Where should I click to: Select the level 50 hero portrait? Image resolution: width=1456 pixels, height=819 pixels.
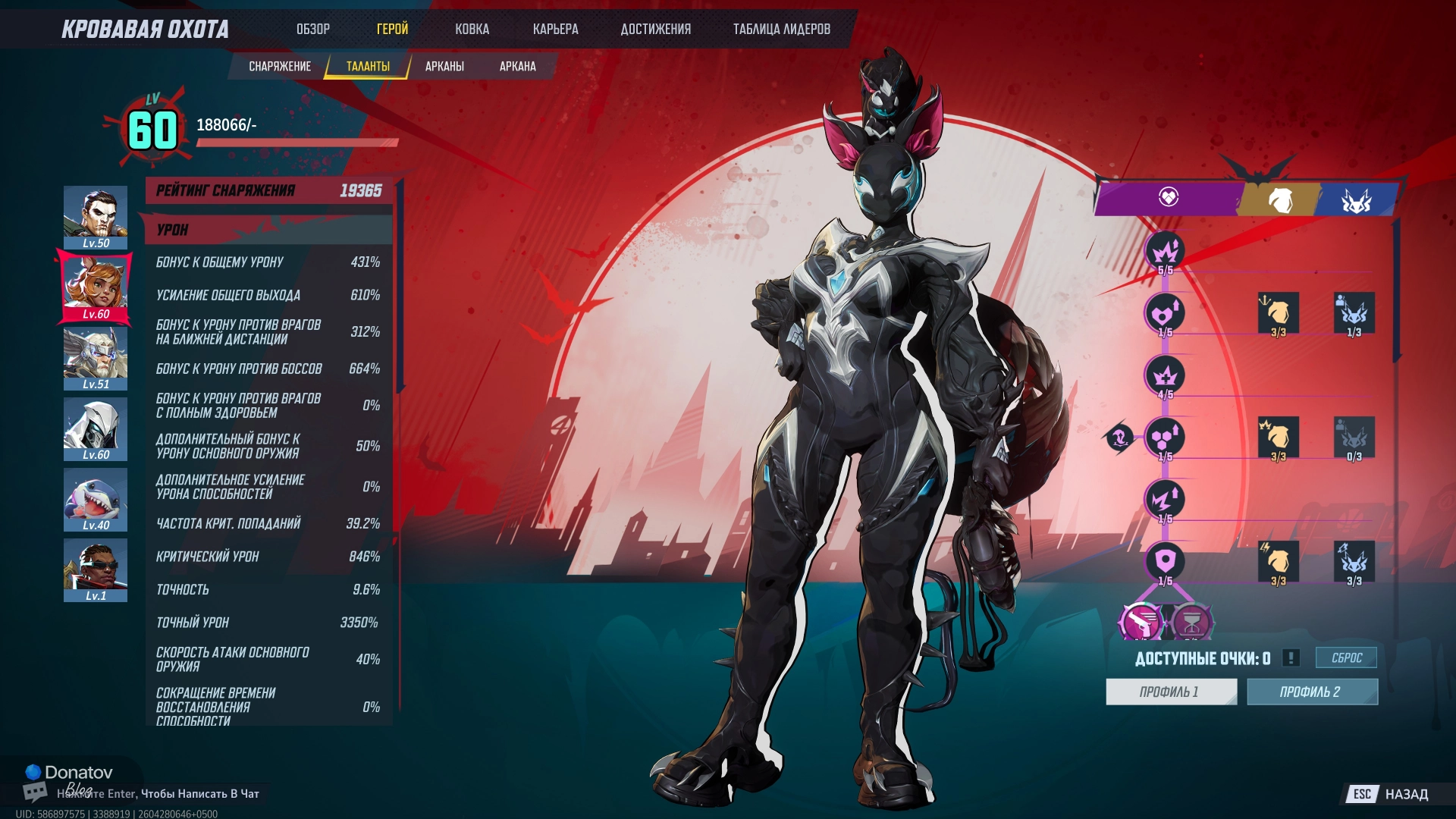coord(96,218)
